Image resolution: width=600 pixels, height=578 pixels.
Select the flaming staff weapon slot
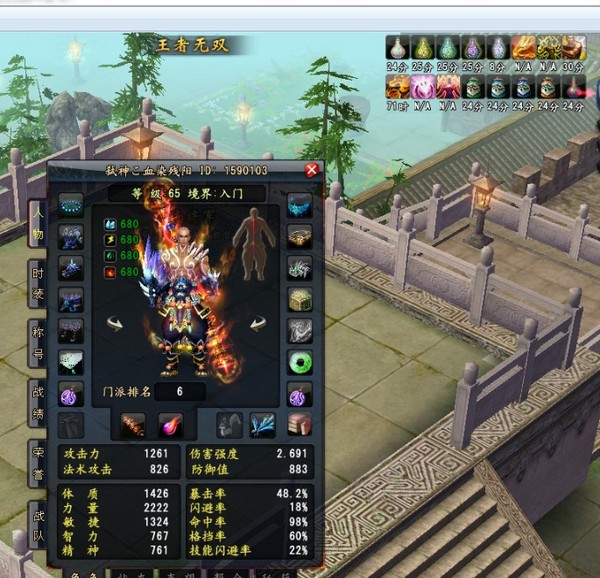click(133, 424)
